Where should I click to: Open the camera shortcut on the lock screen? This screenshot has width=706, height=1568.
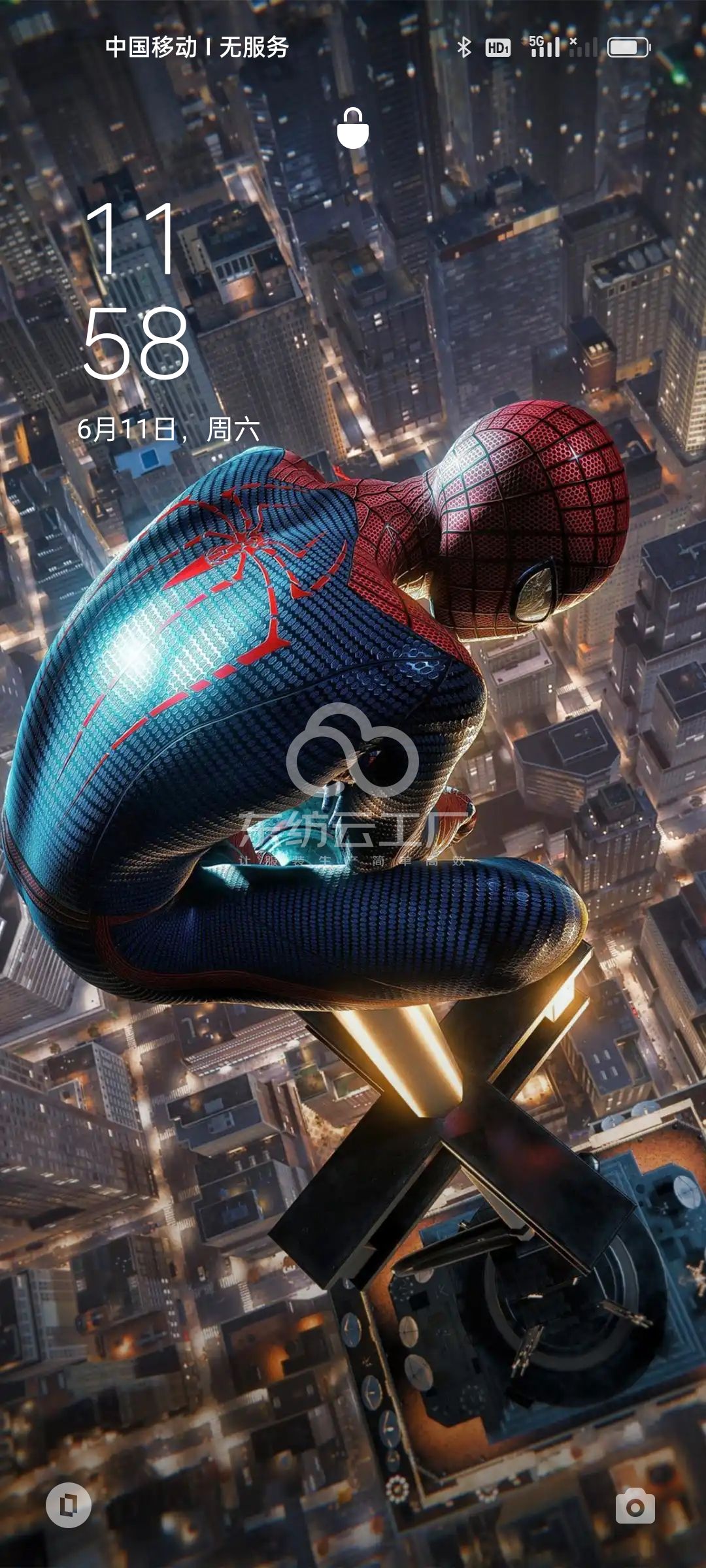click(635, 1506)
